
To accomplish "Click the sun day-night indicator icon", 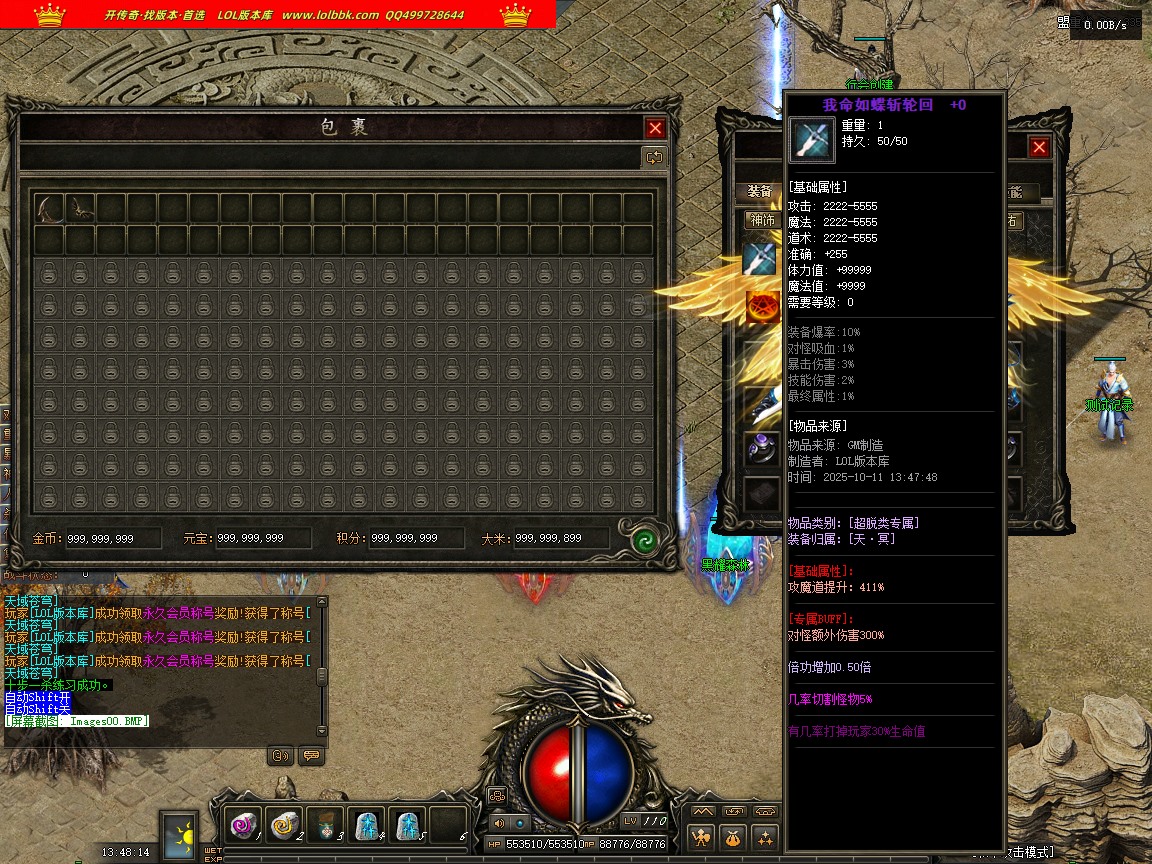I will tap(181, 834).
